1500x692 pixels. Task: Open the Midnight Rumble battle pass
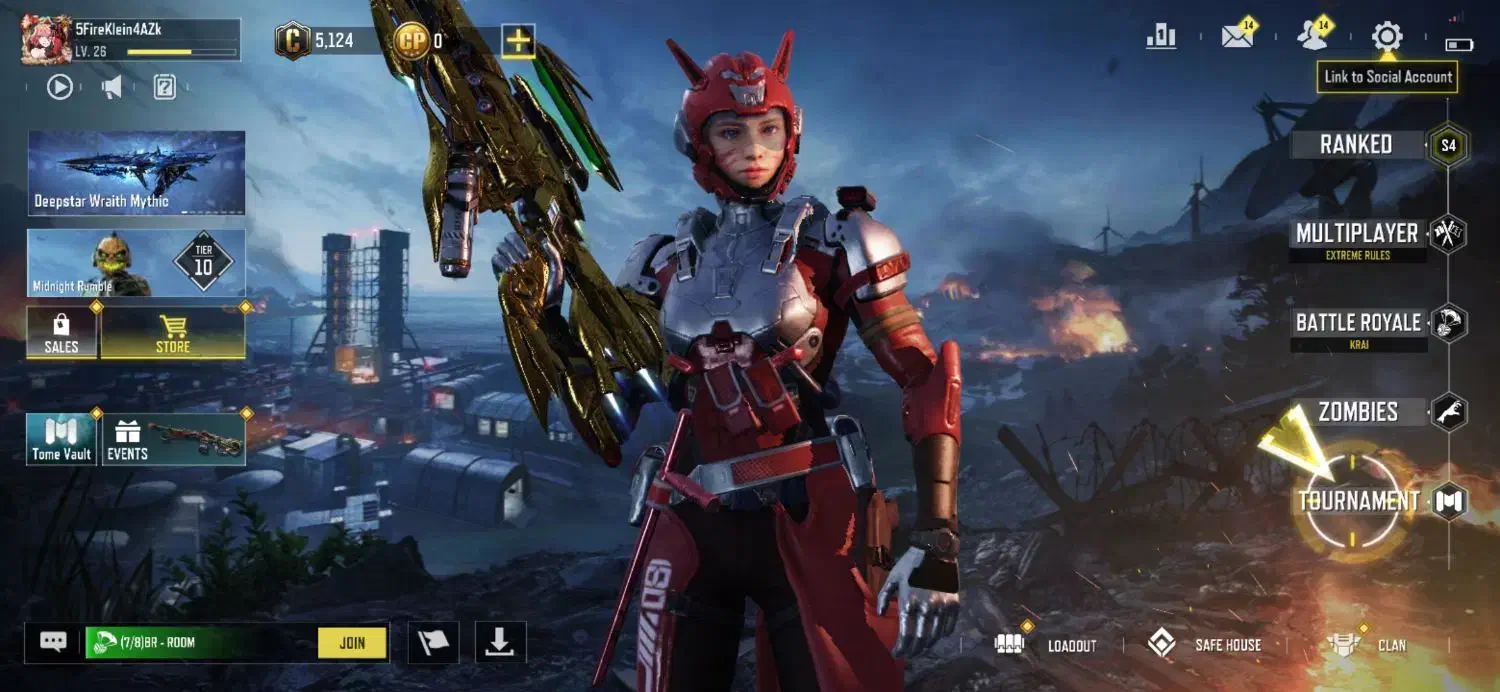click(136, 263)
